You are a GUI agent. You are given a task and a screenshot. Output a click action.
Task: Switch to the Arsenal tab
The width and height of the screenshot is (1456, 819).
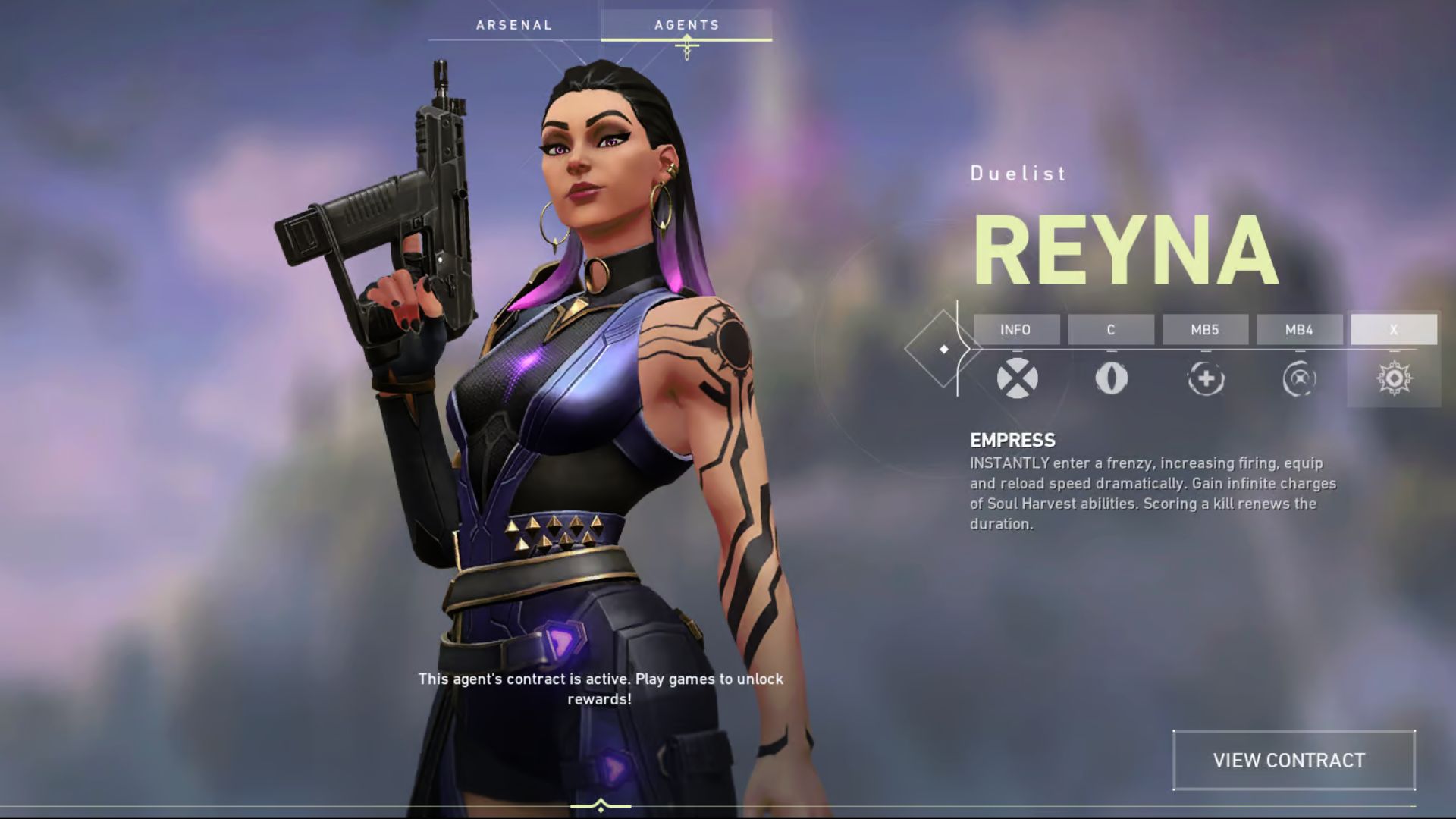(514, 25)
